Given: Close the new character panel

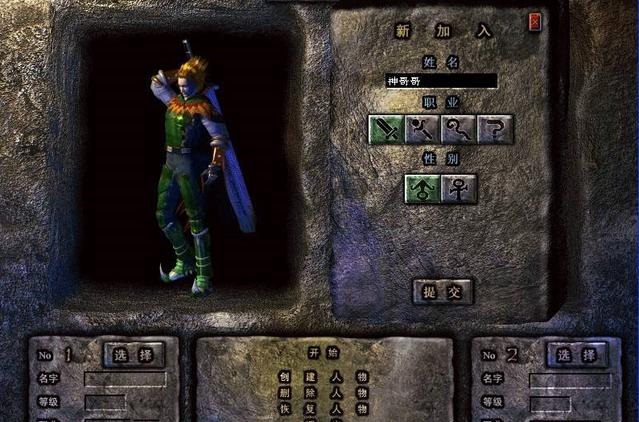Looking at the screenshot, I should (535, 21).
